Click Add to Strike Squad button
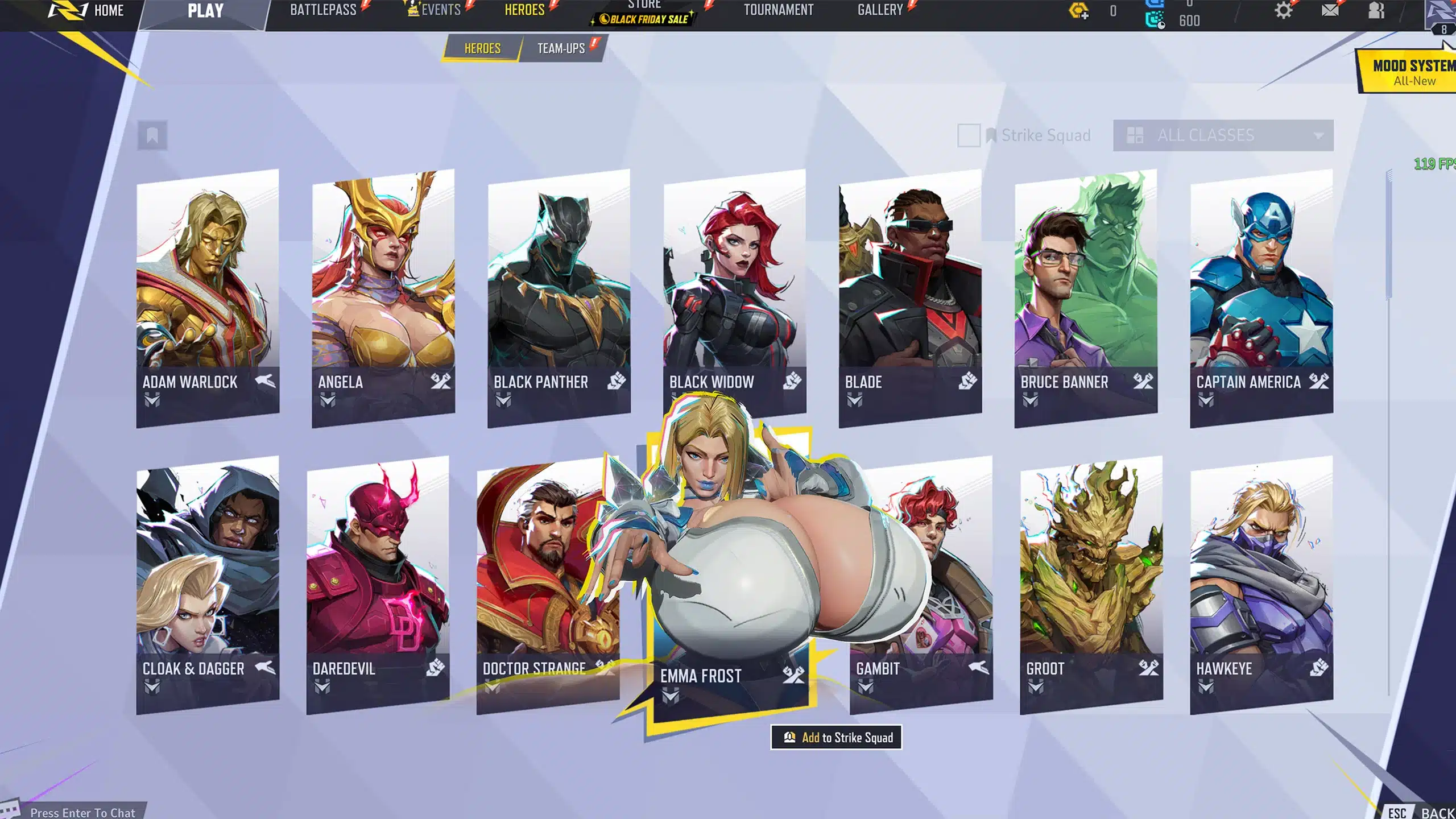 point(836,738)
